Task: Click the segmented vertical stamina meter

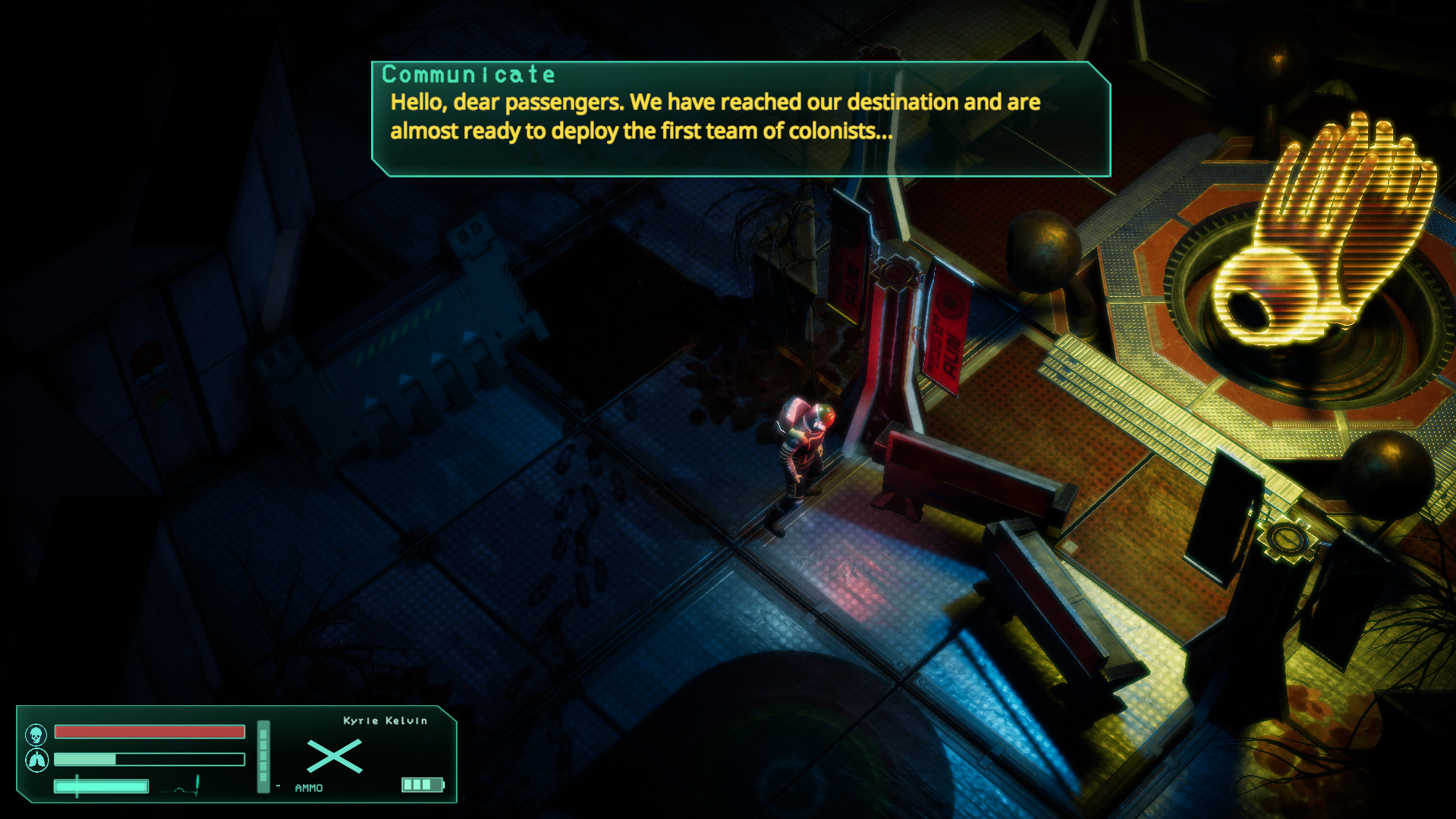Action: pyautogui.click(x=263, y=755)
